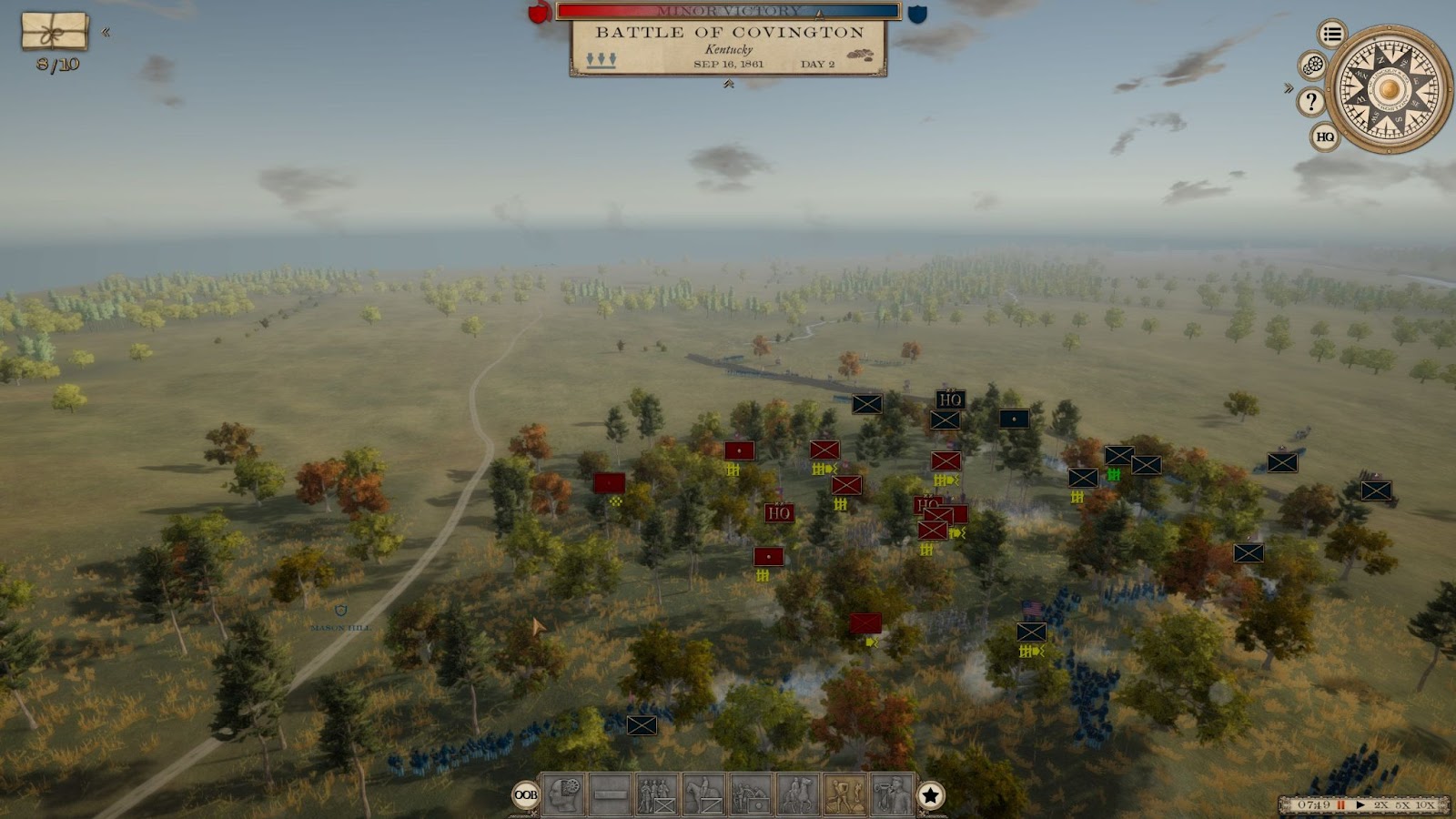Click the black star button
This screenshot has height=819, width=1456.
coord(930,796)
